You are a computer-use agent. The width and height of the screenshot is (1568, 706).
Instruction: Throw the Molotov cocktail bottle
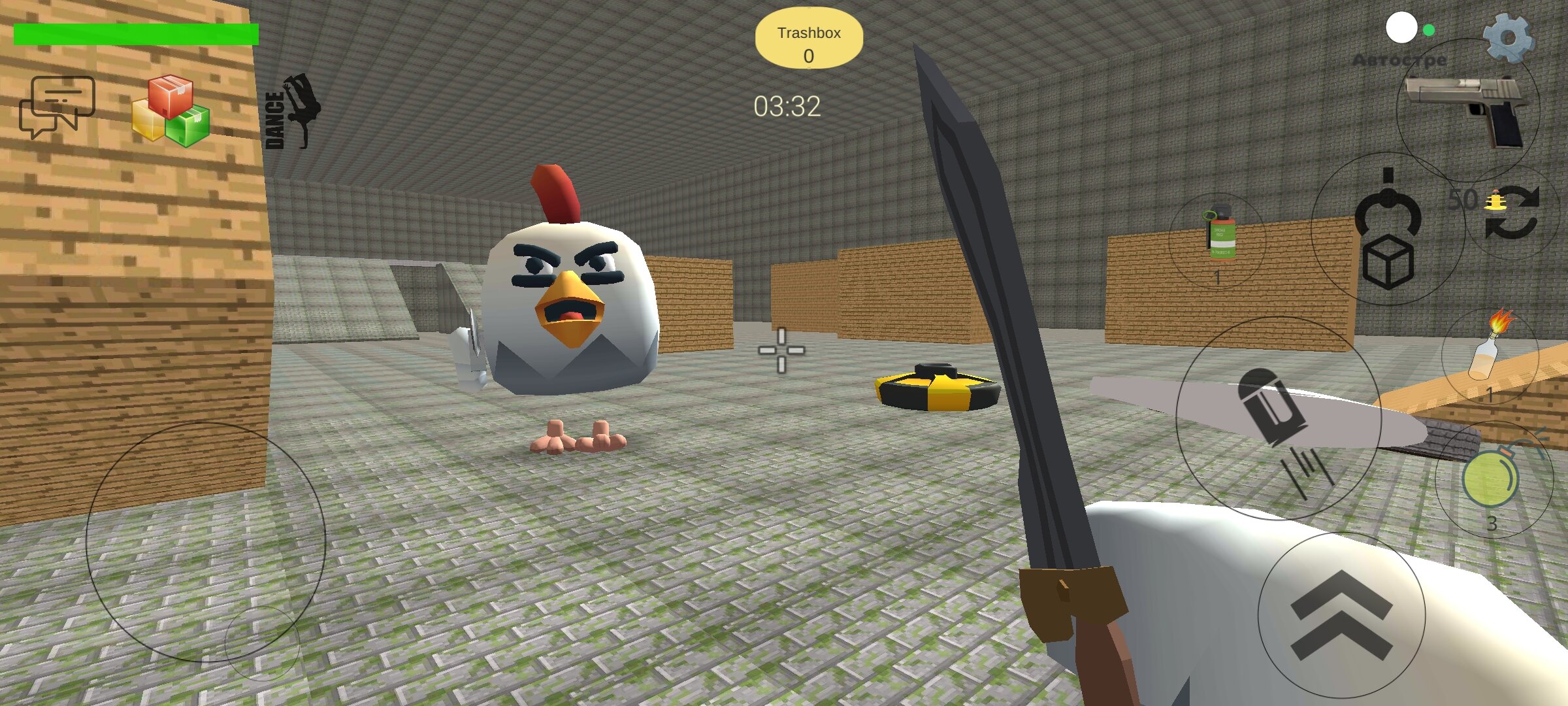1490,354
